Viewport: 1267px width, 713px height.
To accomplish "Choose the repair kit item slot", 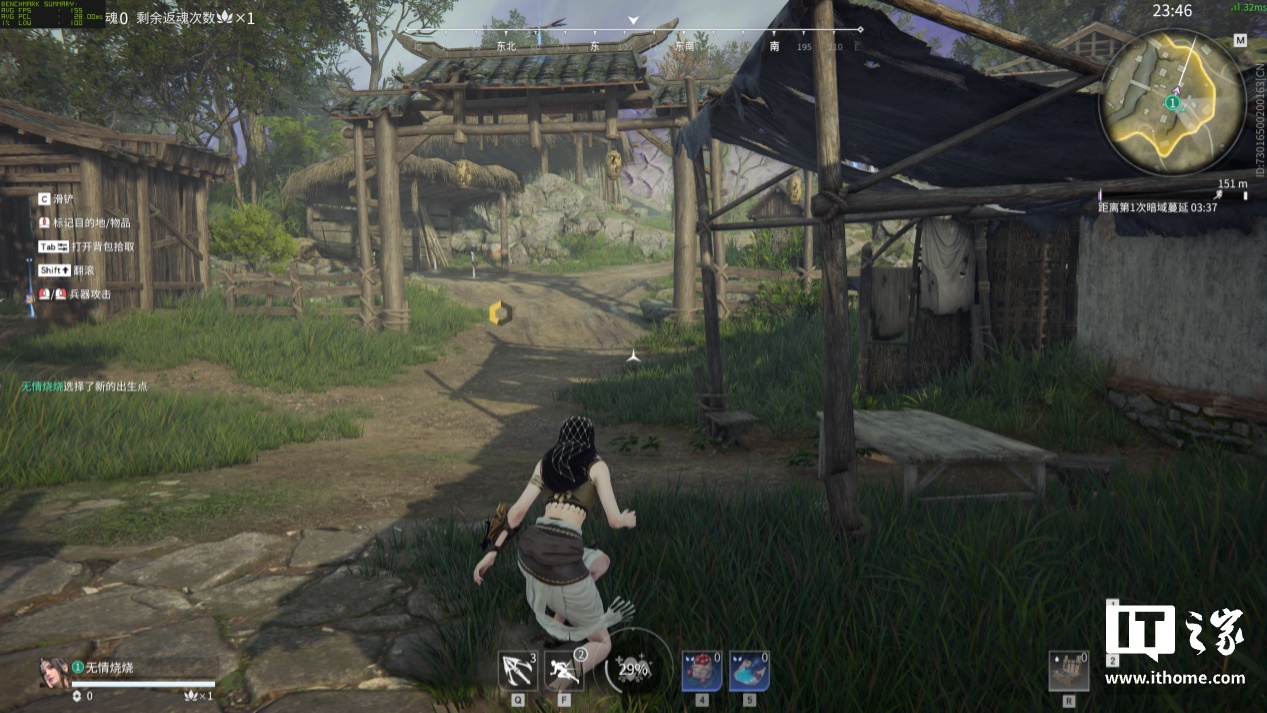I will pos(1069,670).
